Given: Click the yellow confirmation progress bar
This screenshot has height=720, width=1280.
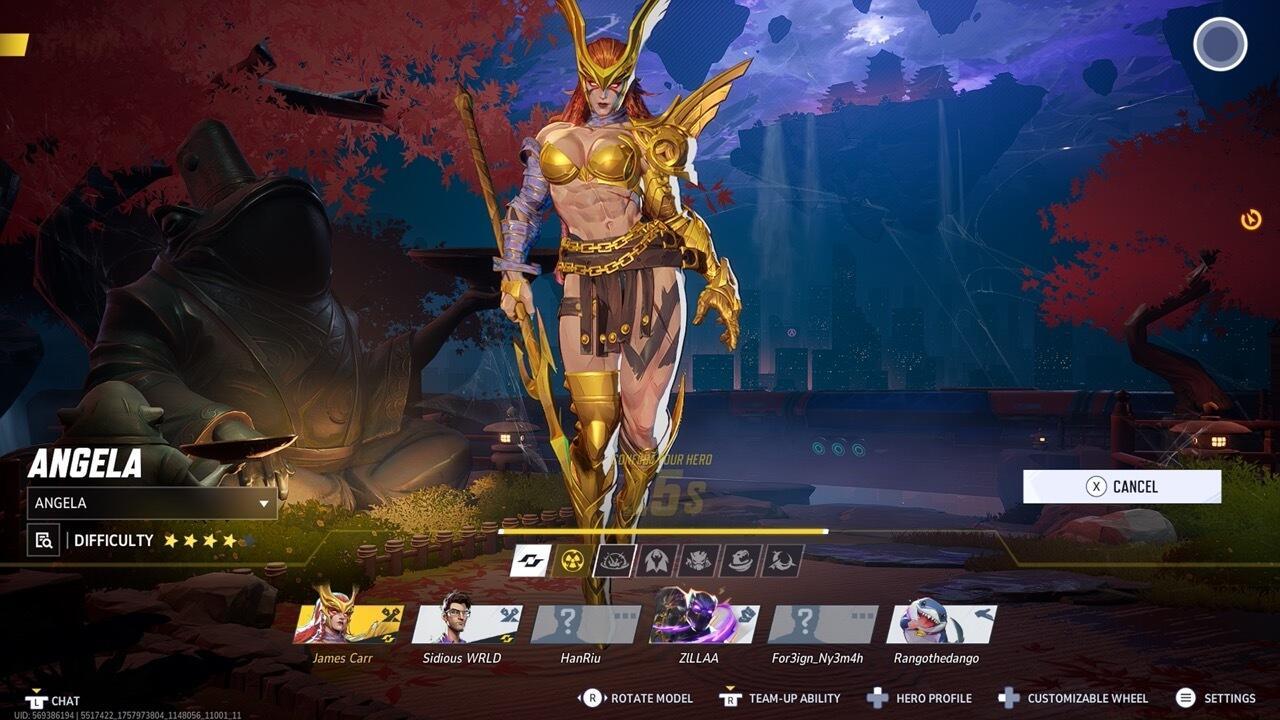Looking at the screenshot, I should tap(663, 529).
